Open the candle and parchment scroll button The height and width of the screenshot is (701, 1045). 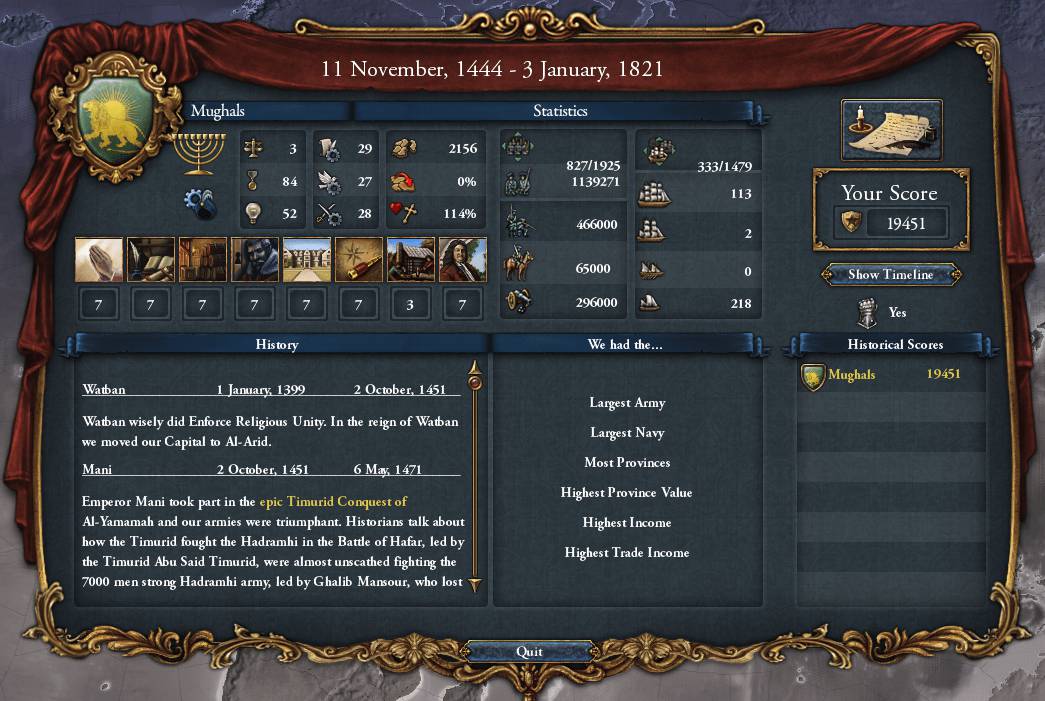891,129
